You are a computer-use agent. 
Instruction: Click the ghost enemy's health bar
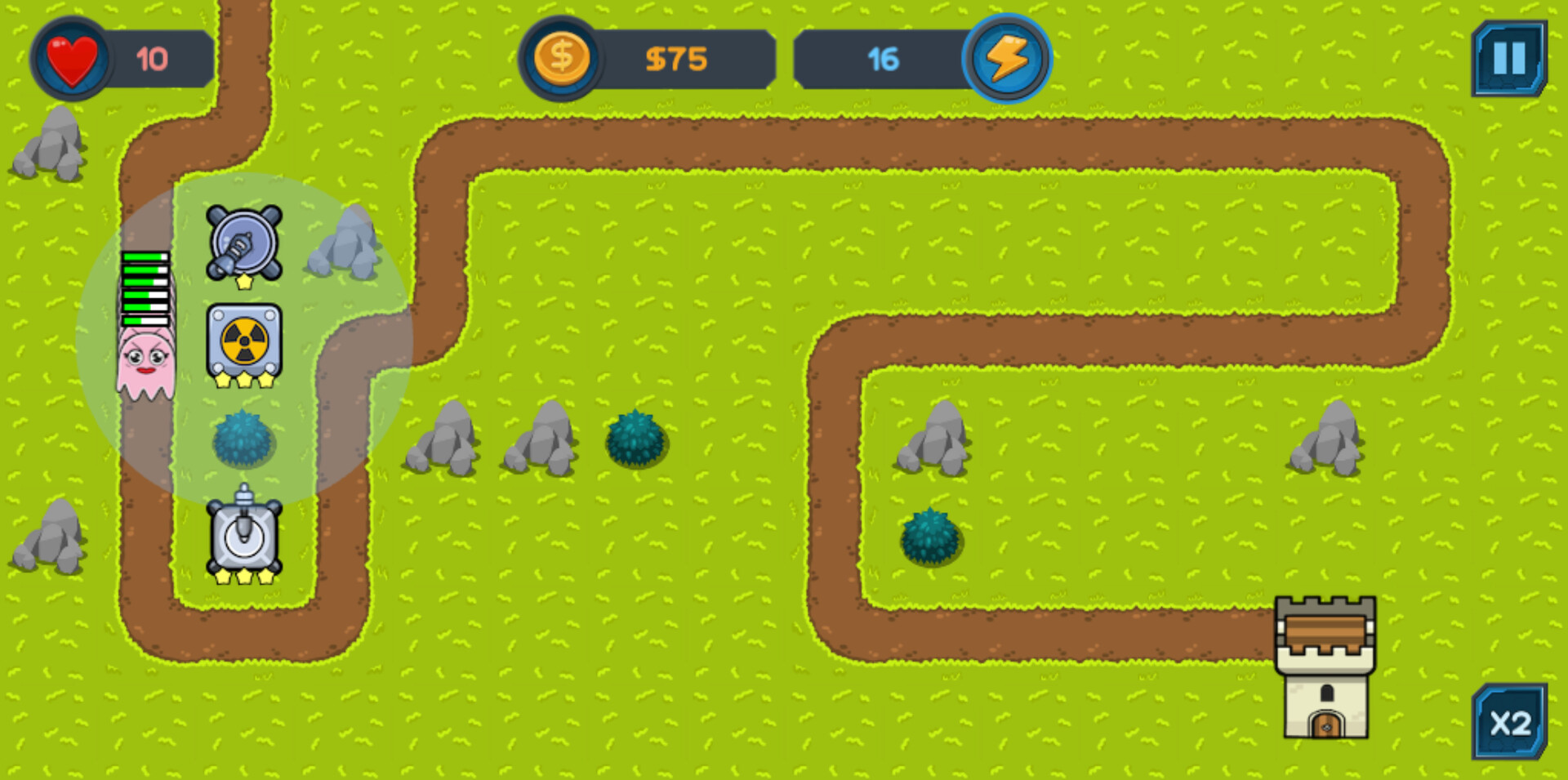coord(145,286)
